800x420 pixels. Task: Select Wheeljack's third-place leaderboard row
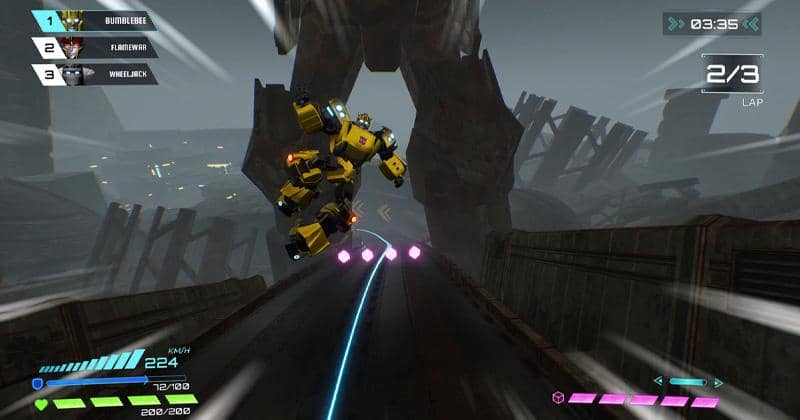coord(95,73)
